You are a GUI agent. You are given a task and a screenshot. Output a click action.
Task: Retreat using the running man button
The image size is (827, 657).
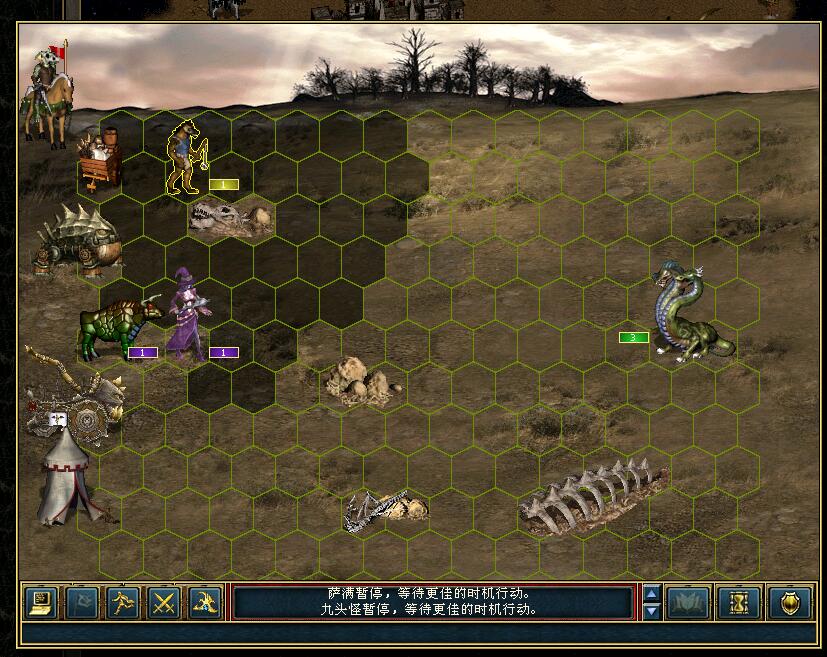point(124,603)
